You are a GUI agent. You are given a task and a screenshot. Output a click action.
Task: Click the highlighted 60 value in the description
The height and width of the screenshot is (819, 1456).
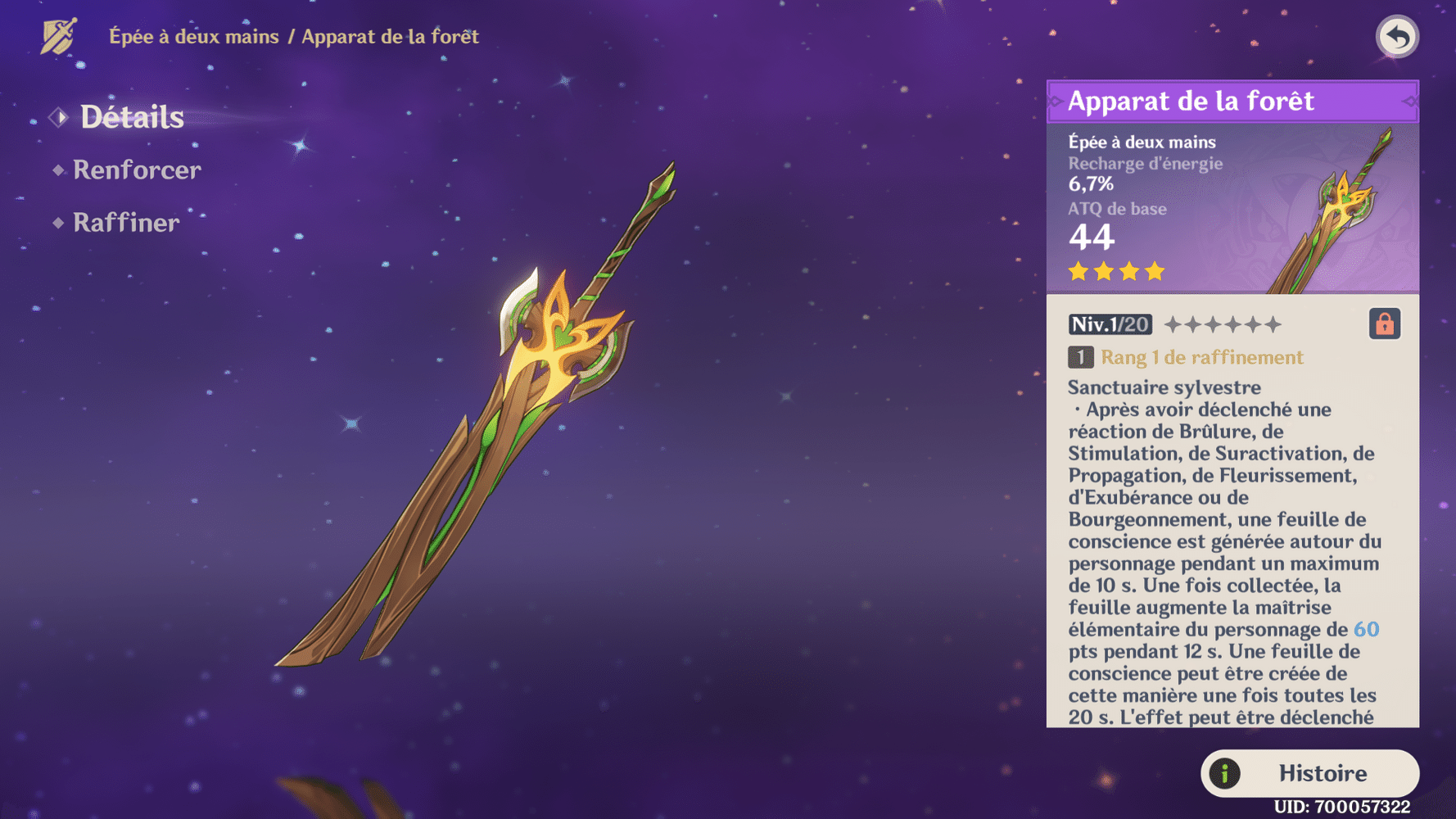tap(1367, 630)
